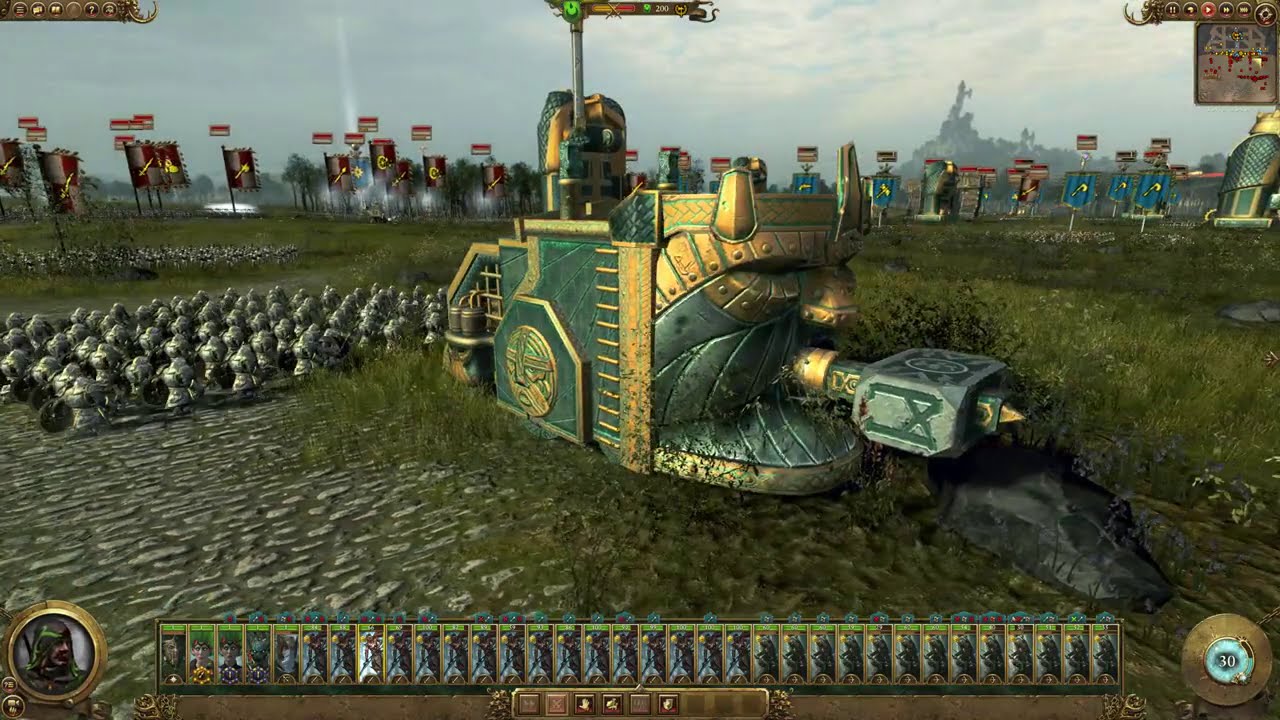Set battle to slow motion speed
The height and width of the screenshot is (720, 1280).
point(1190,10)
